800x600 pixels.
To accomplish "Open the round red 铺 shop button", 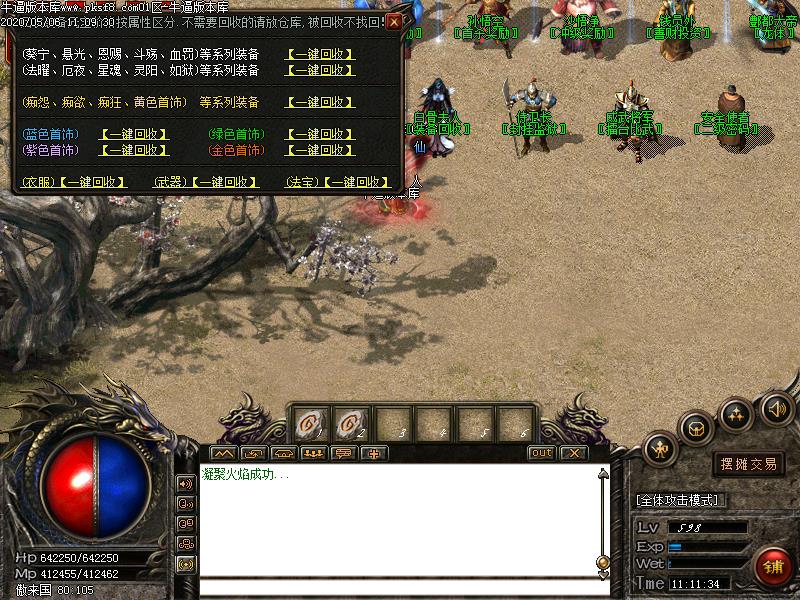I will (774, 567).
